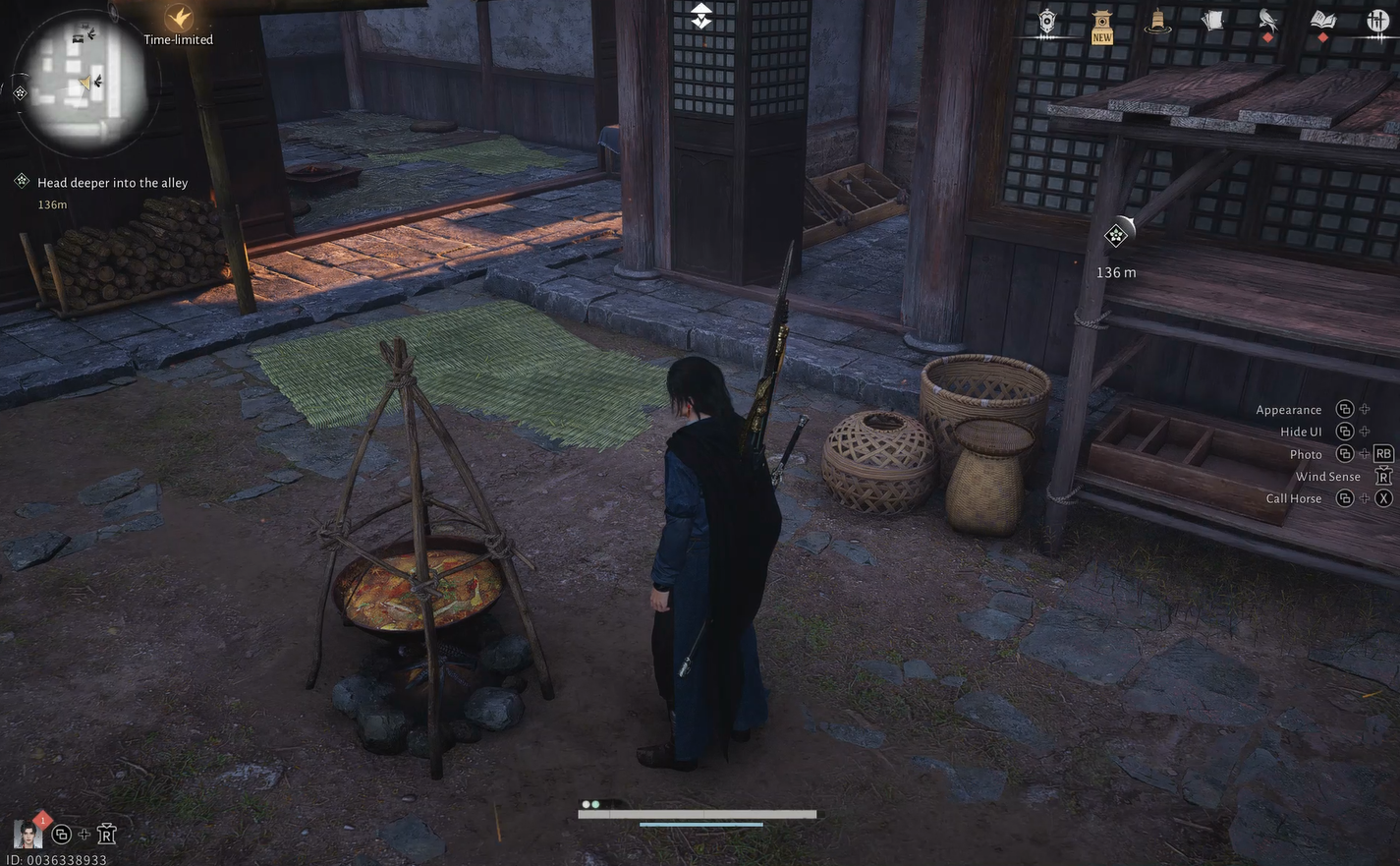Select the Call Horse shortcut
This screenshot has height=866, width=1400.
(x=1294, y=498)
